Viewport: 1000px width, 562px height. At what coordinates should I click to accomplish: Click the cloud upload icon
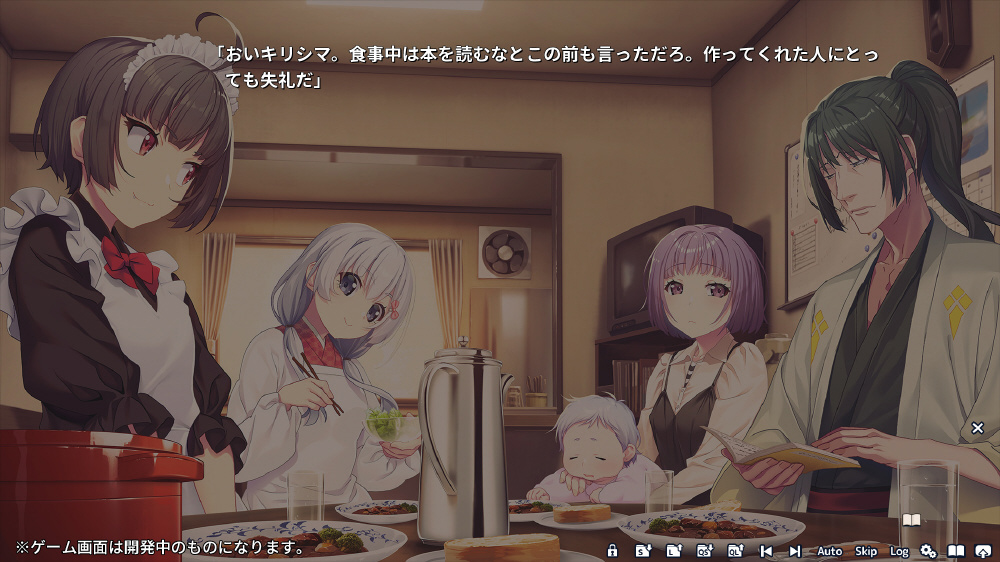(983, 551)
